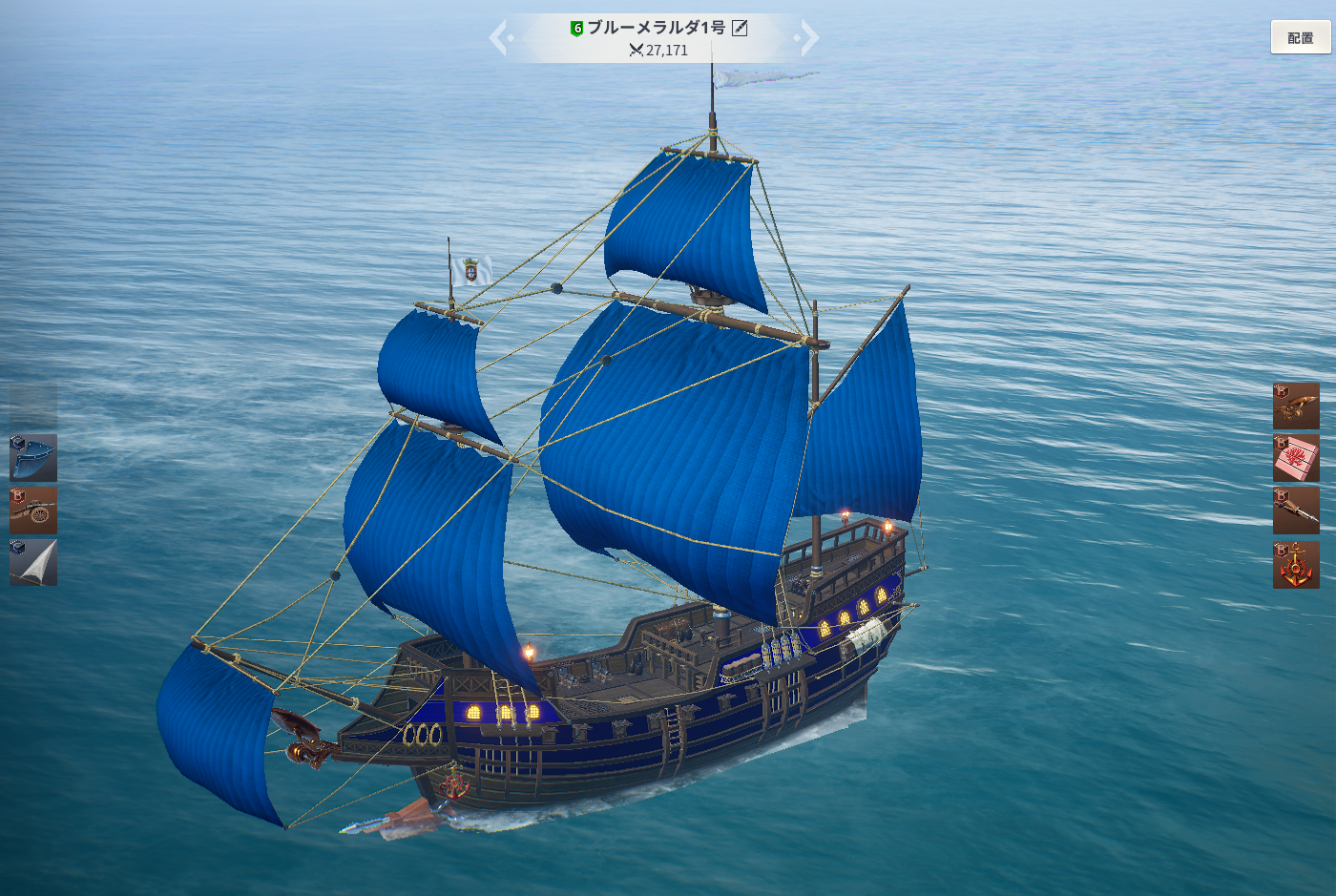The width and height of the screenshot is (1336, 896).
Task: Open the pink coral crate slot
Action: pos(1296,458)
